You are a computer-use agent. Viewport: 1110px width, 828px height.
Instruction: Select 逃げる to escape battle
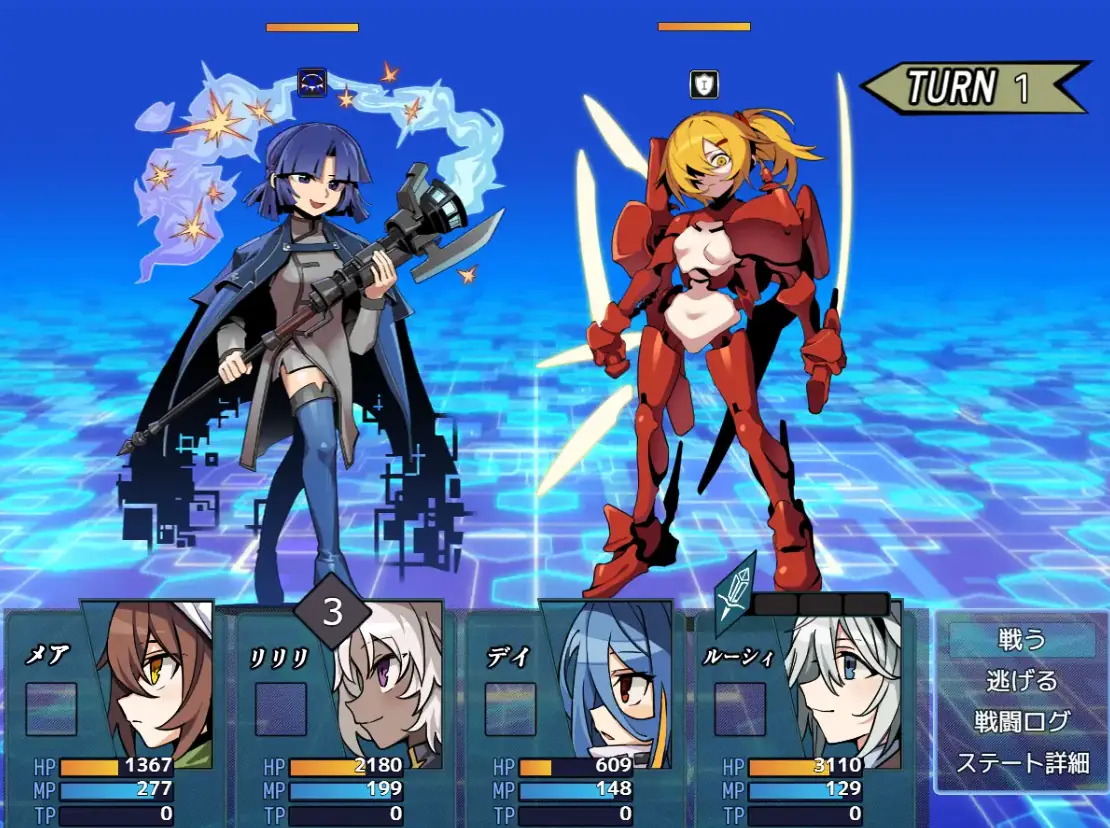(1021, 681)
